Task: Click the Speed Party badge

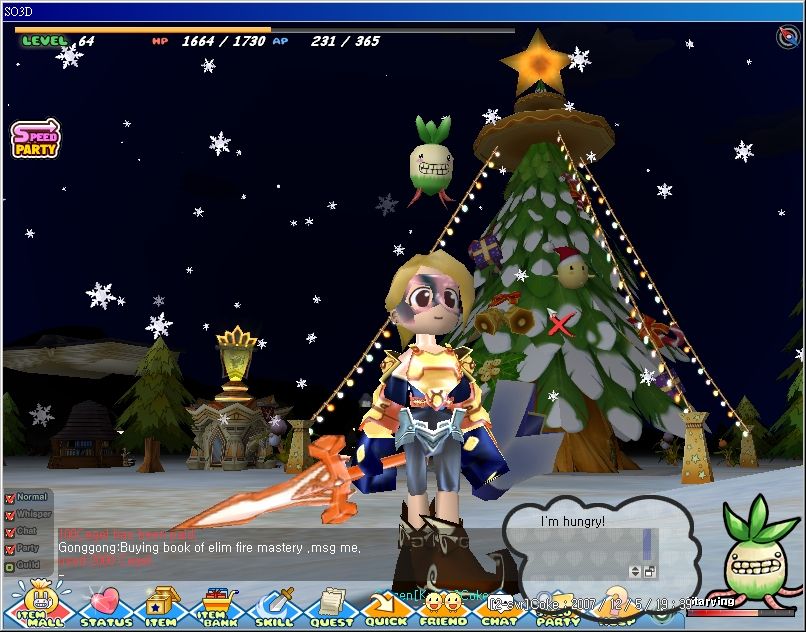Action: pos(36,139)
